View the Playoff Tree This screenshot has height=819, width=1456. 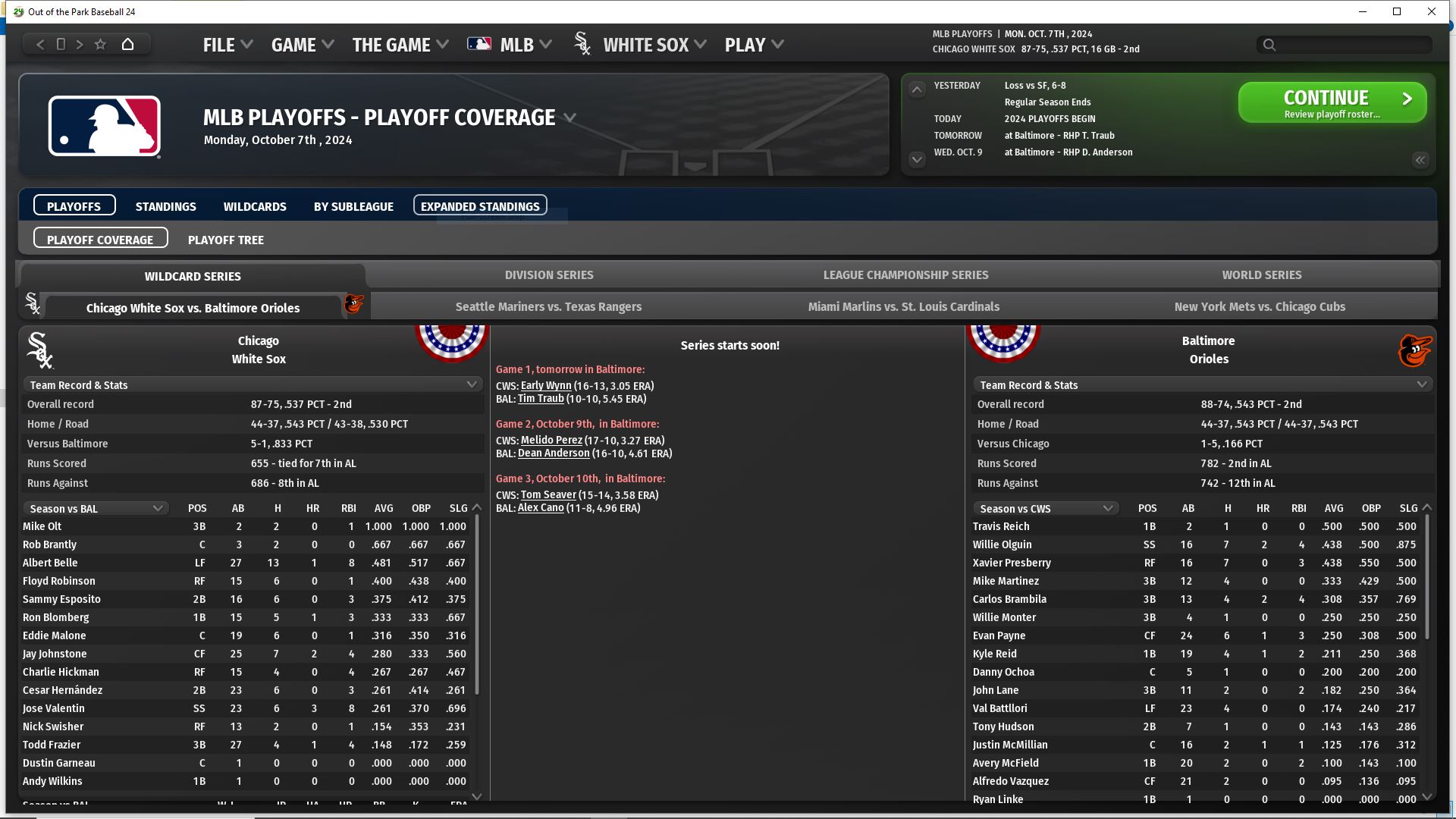pyautogui.click(x=226, y=240)
